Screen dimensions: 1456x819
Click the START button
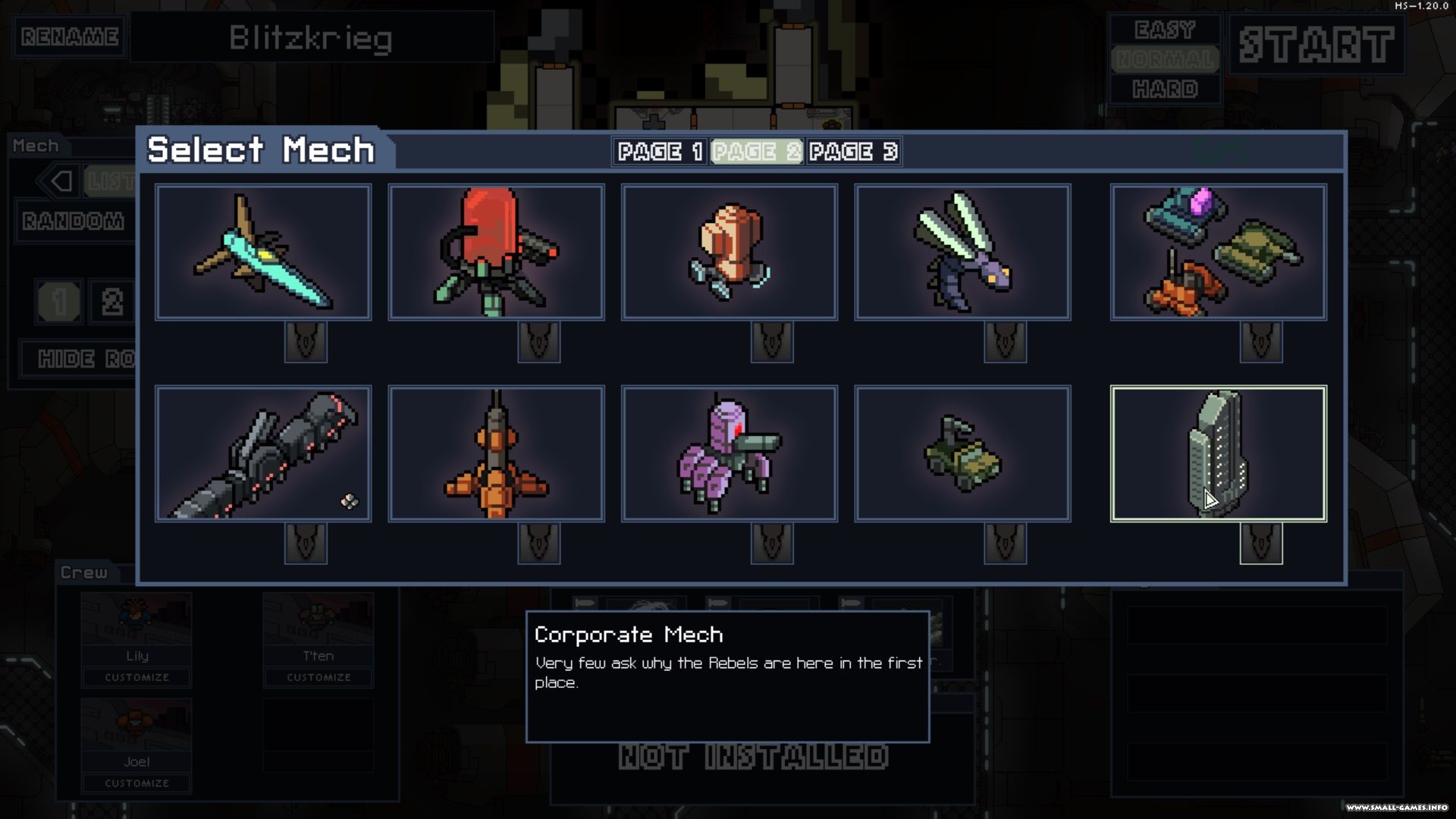pos(1316,45)
